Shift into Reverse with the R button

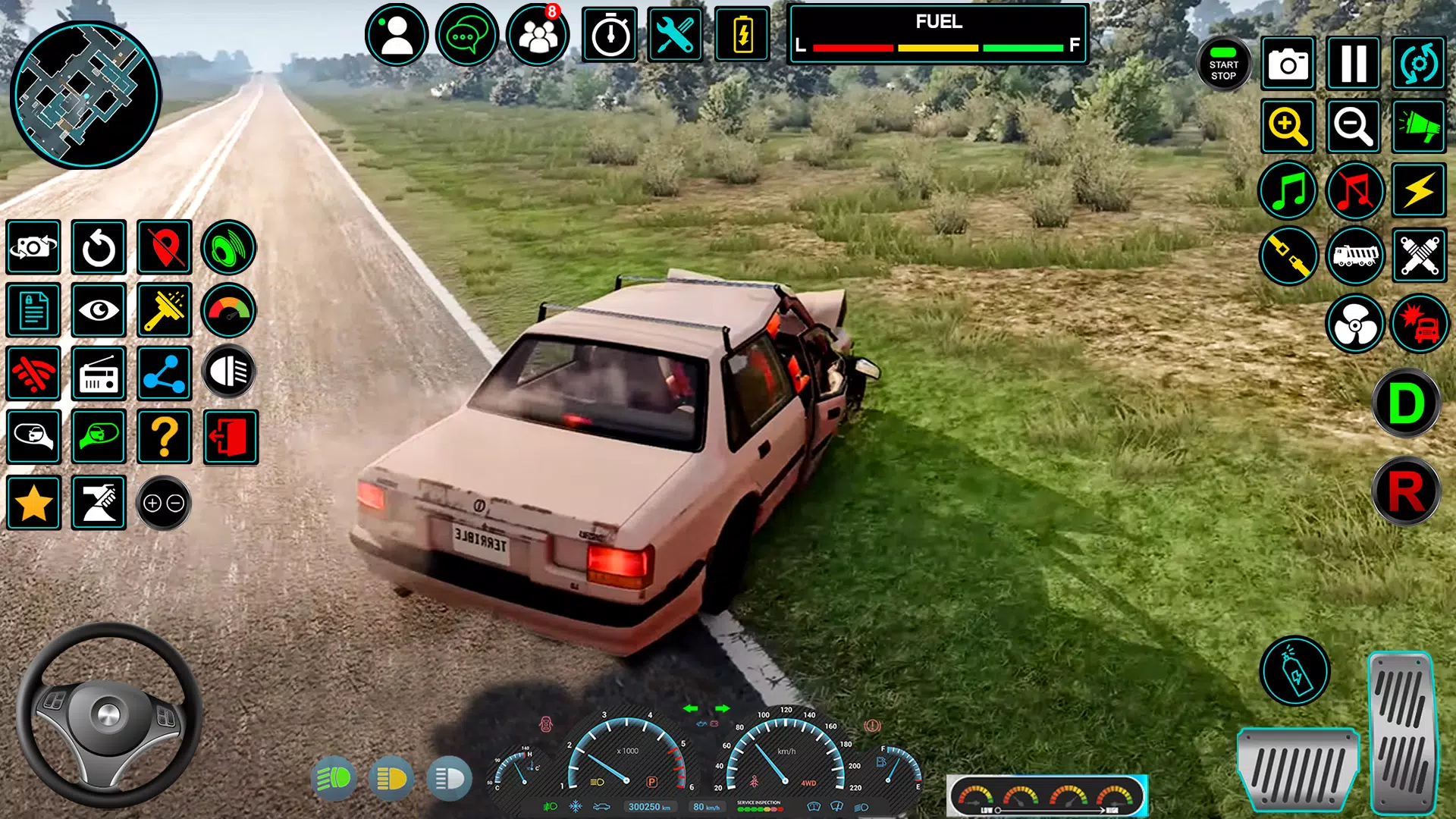(1405, 491)
